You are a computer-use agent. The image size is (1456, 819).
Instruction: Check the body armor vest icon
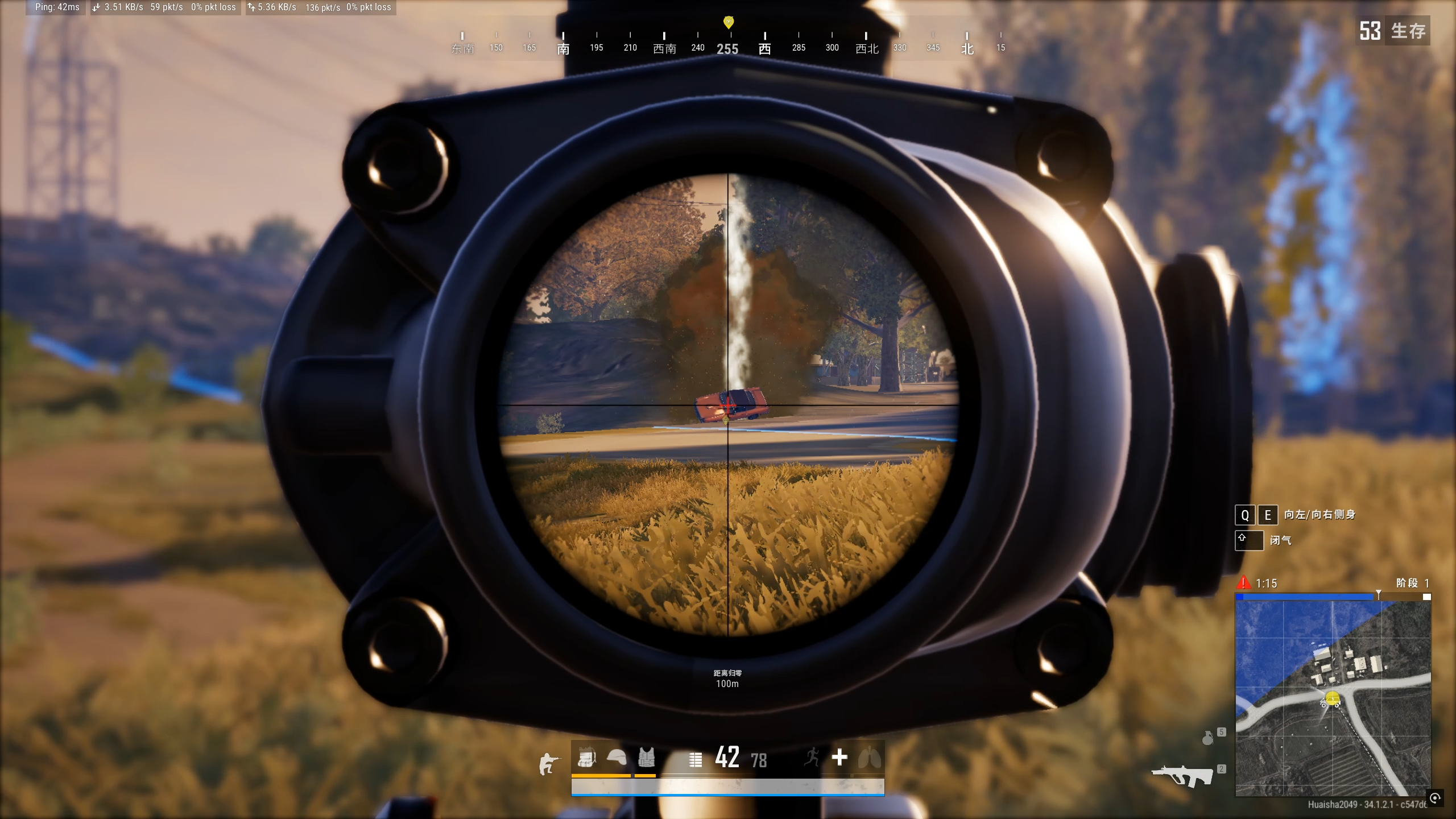[646, 758]
